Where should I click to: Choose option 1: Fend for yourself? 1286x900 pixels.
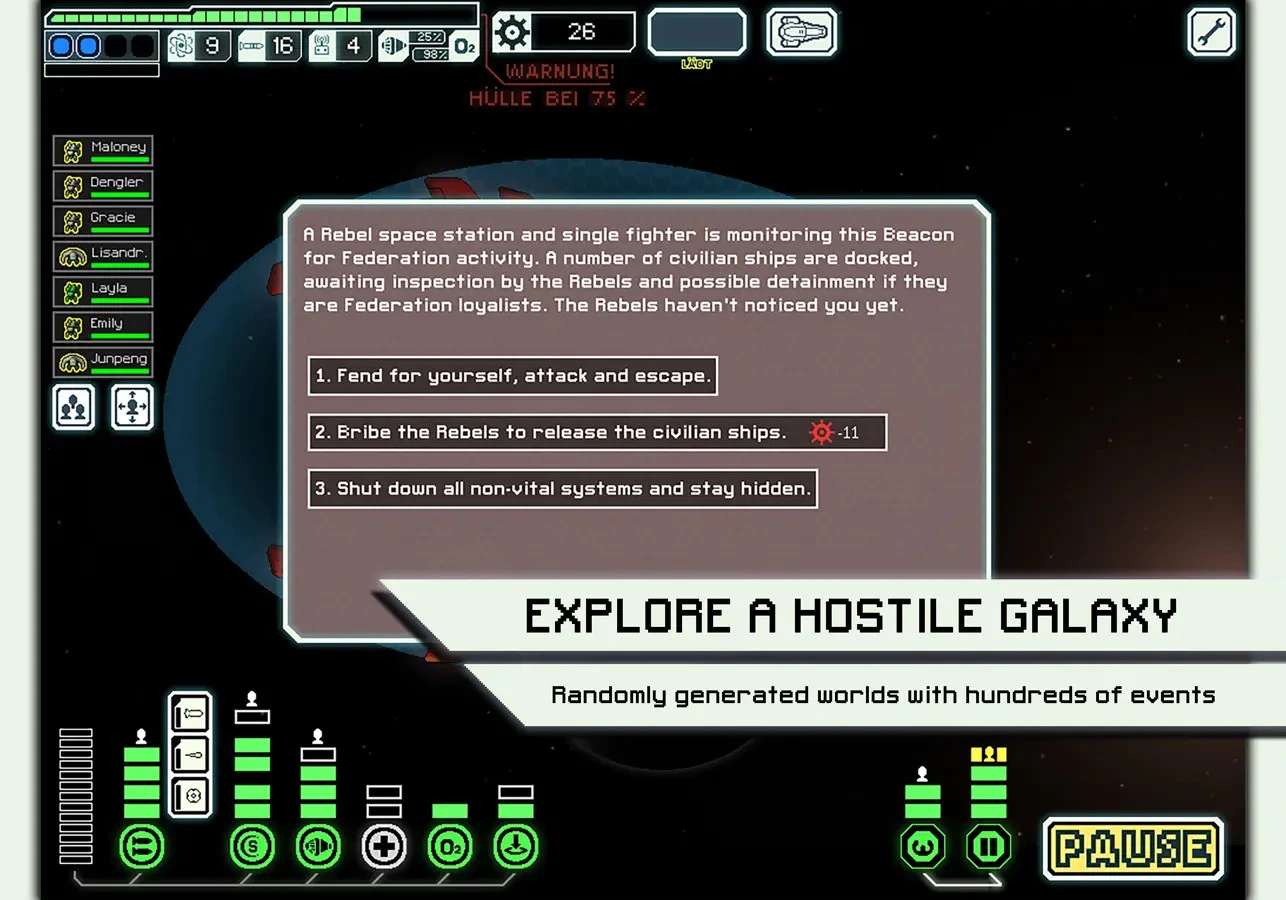(x=512, y=376)
